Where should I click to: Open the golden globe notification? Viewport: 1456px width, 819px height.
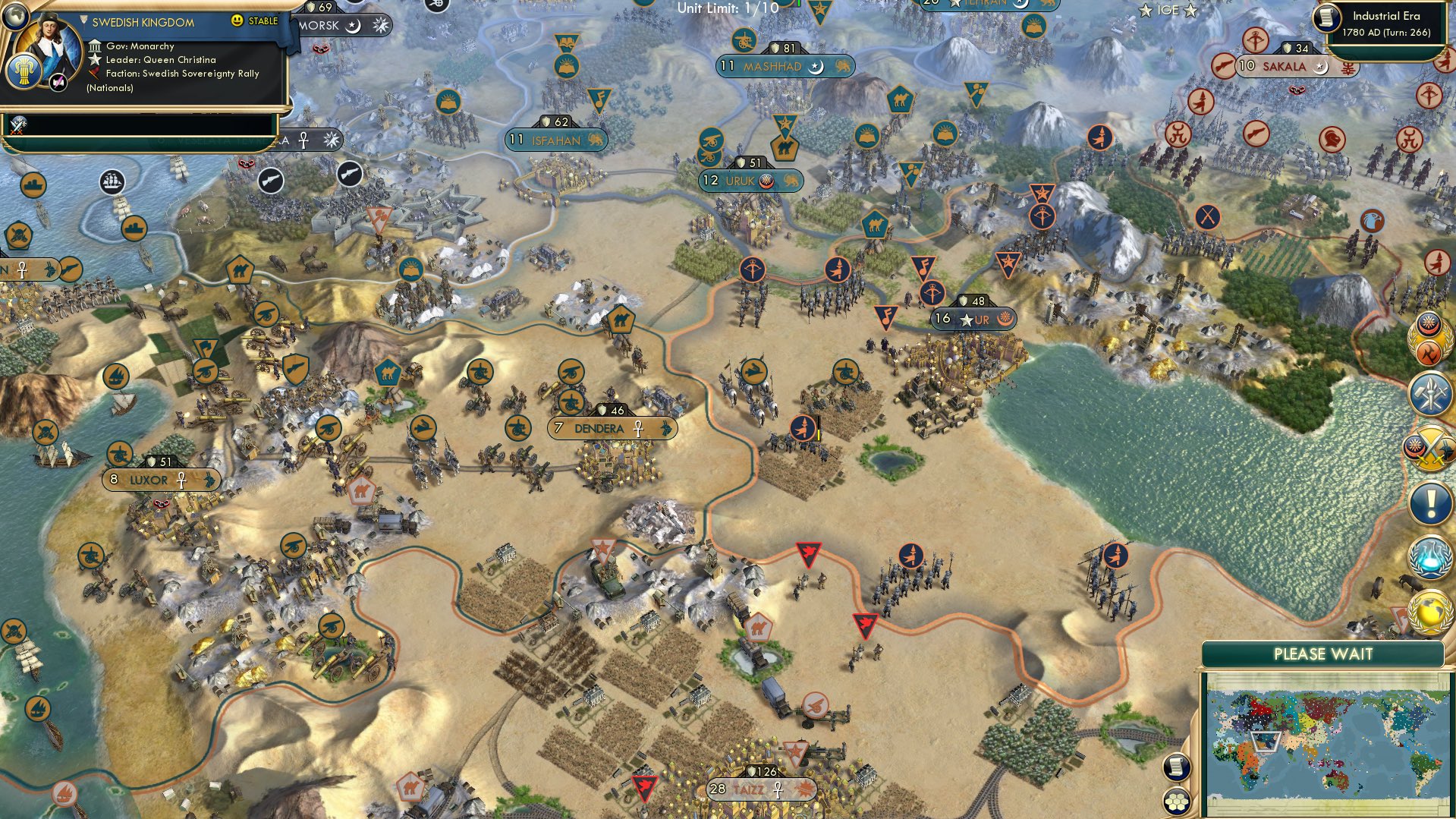(1430, 612)
